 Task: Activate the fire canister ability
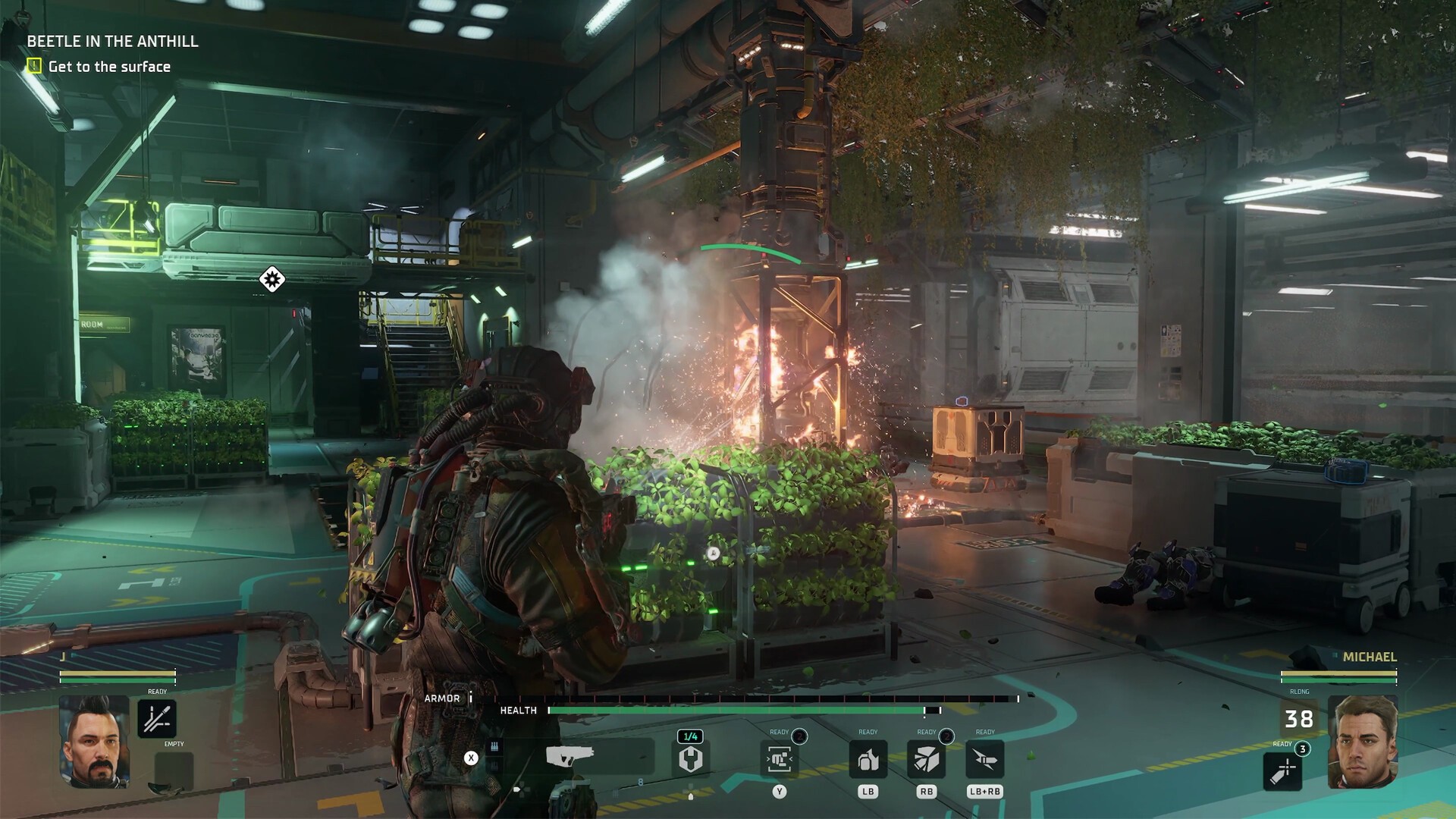(868, 758)
